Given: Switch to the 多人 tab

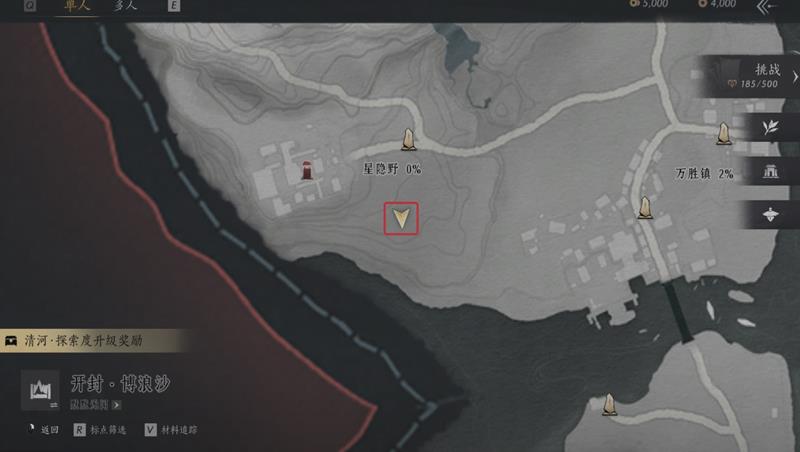Looking at the screenshot, I should click(x=126, y=5).
